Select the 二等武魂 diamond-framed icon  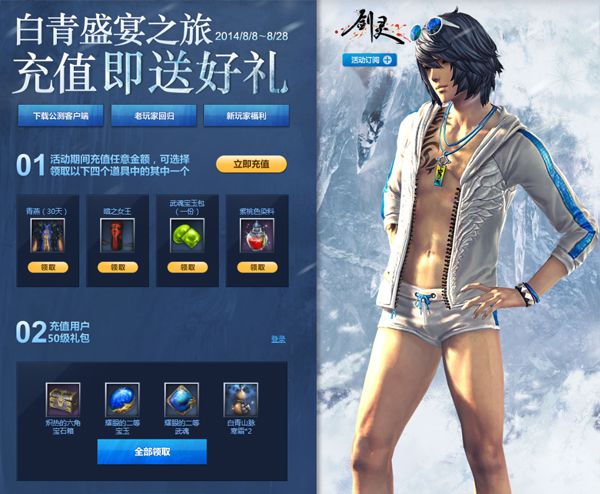[x=181, y=398]
